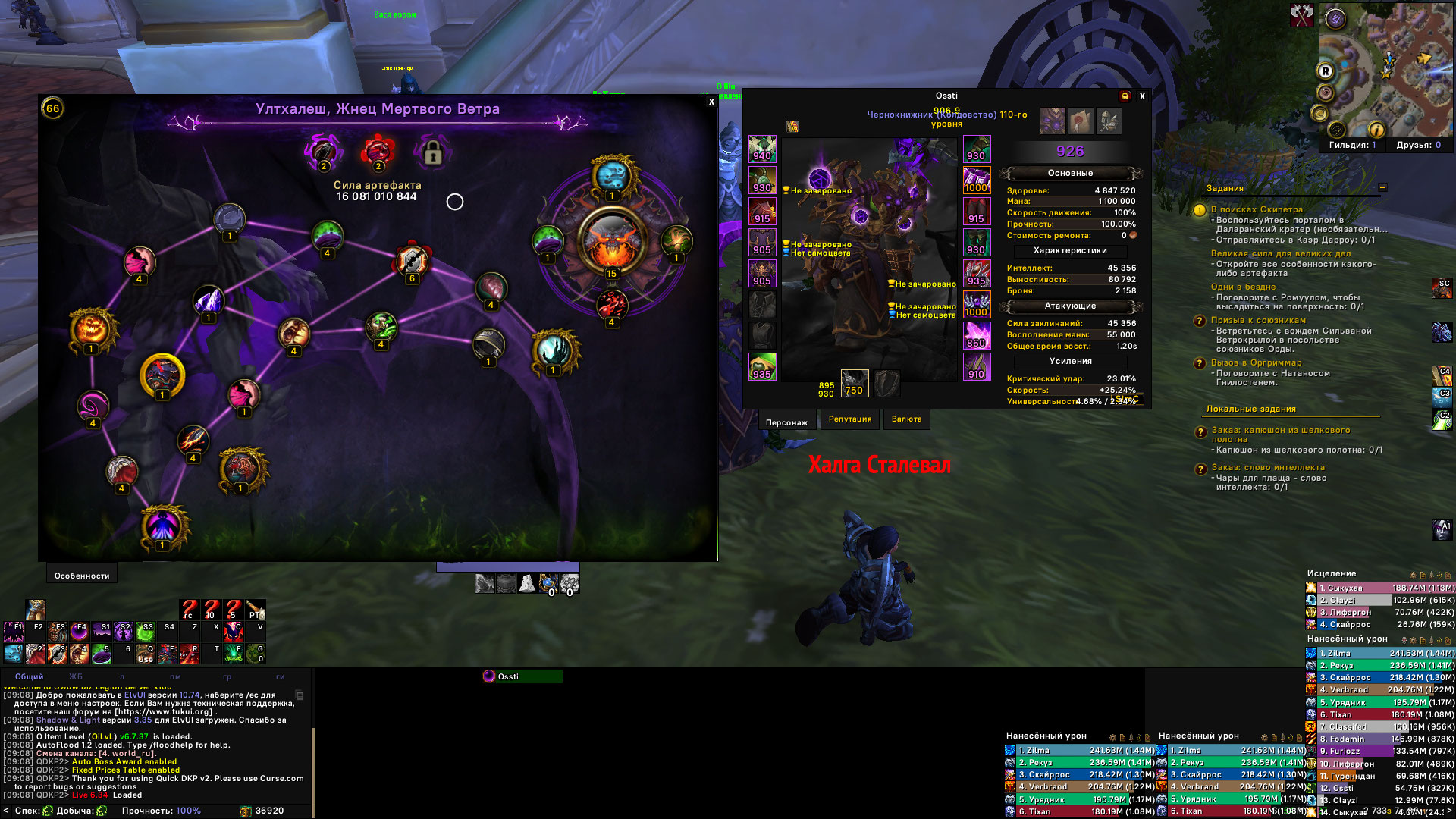Viewport: 1456px width, 819px height.
Task: Click the locked third relic slot
Action: pyautogui.click(x=432, y=154)
